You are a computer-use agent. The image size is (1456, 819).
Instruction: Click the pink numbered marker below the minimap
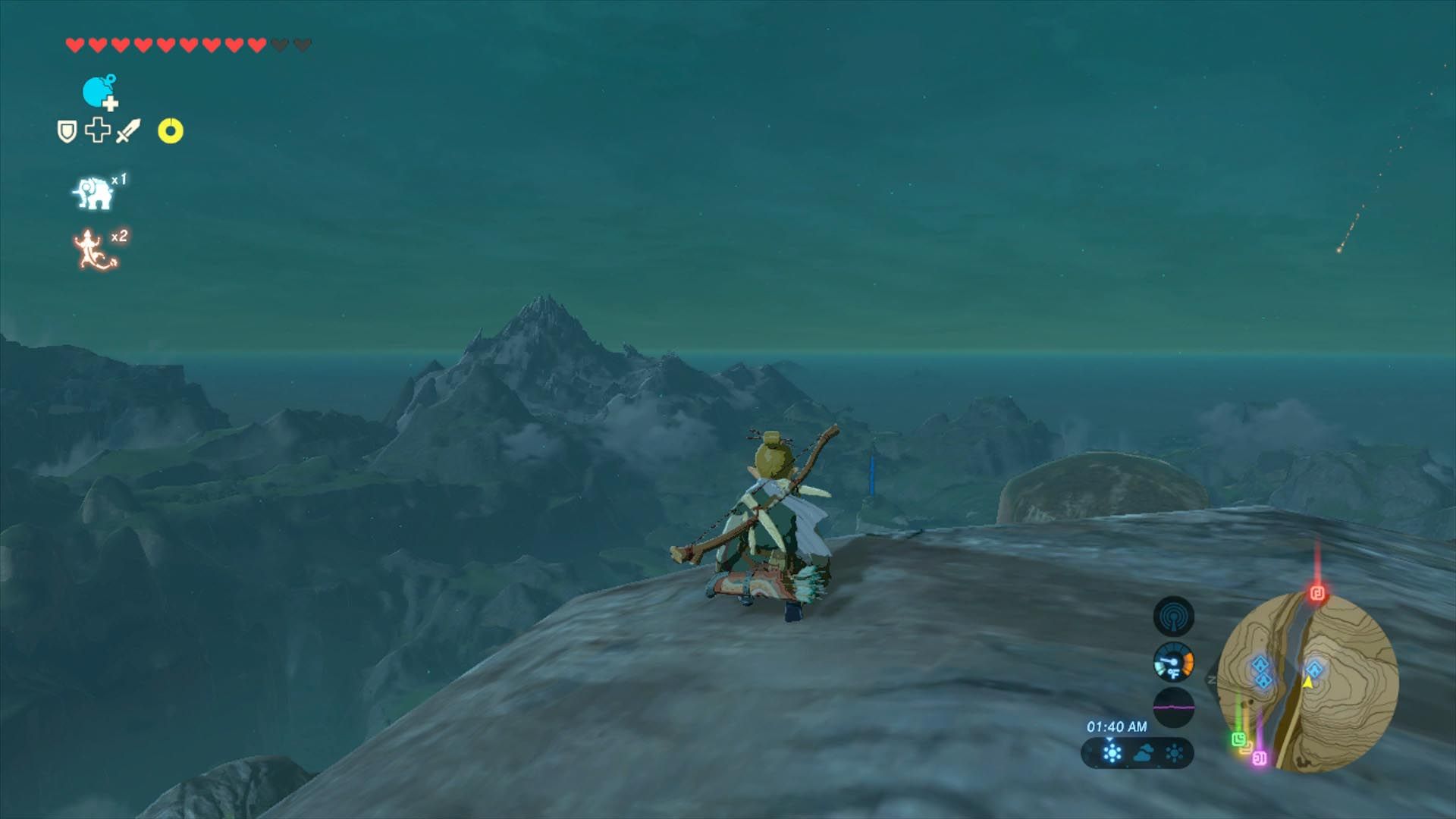point(1260,758)
